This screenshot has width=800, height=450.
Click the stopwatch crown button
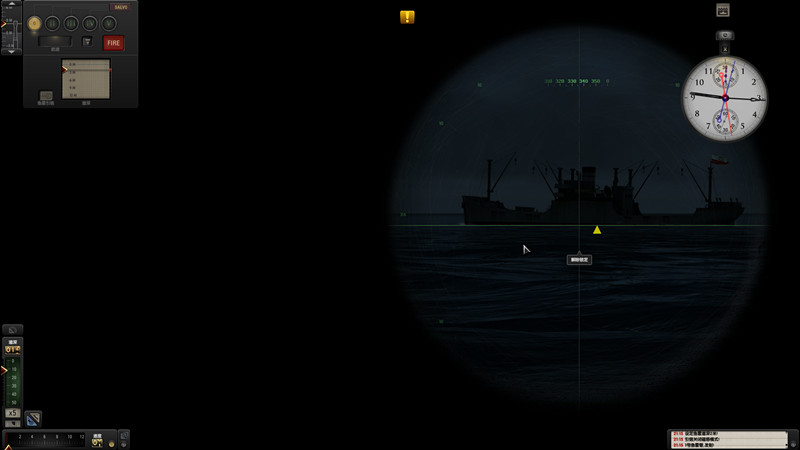[x=724, y=37]
